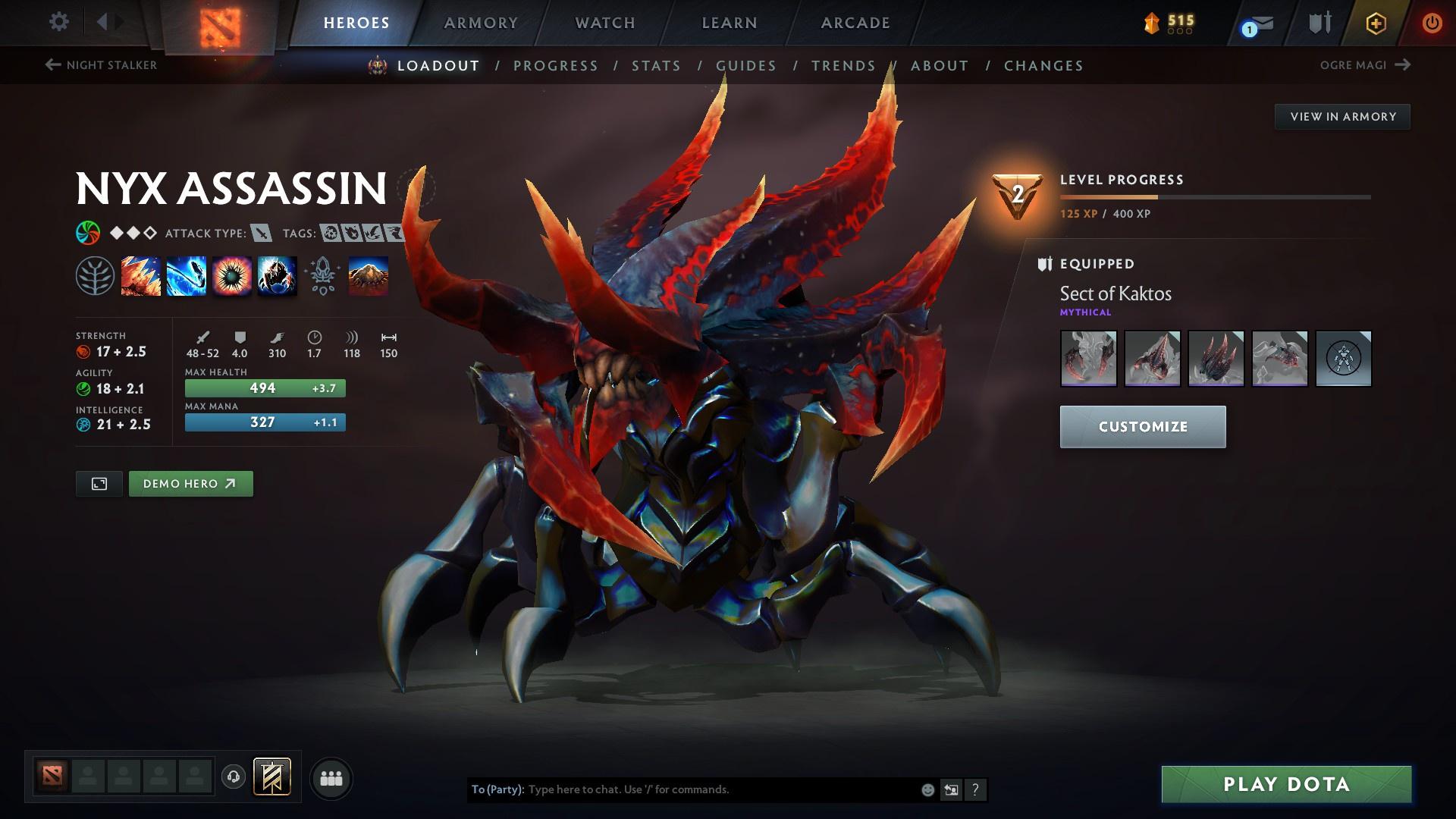Select the first Sect of Kaktos item thumbnail
This screenshot has height=819, width=1456.
tap(1089, 359)
